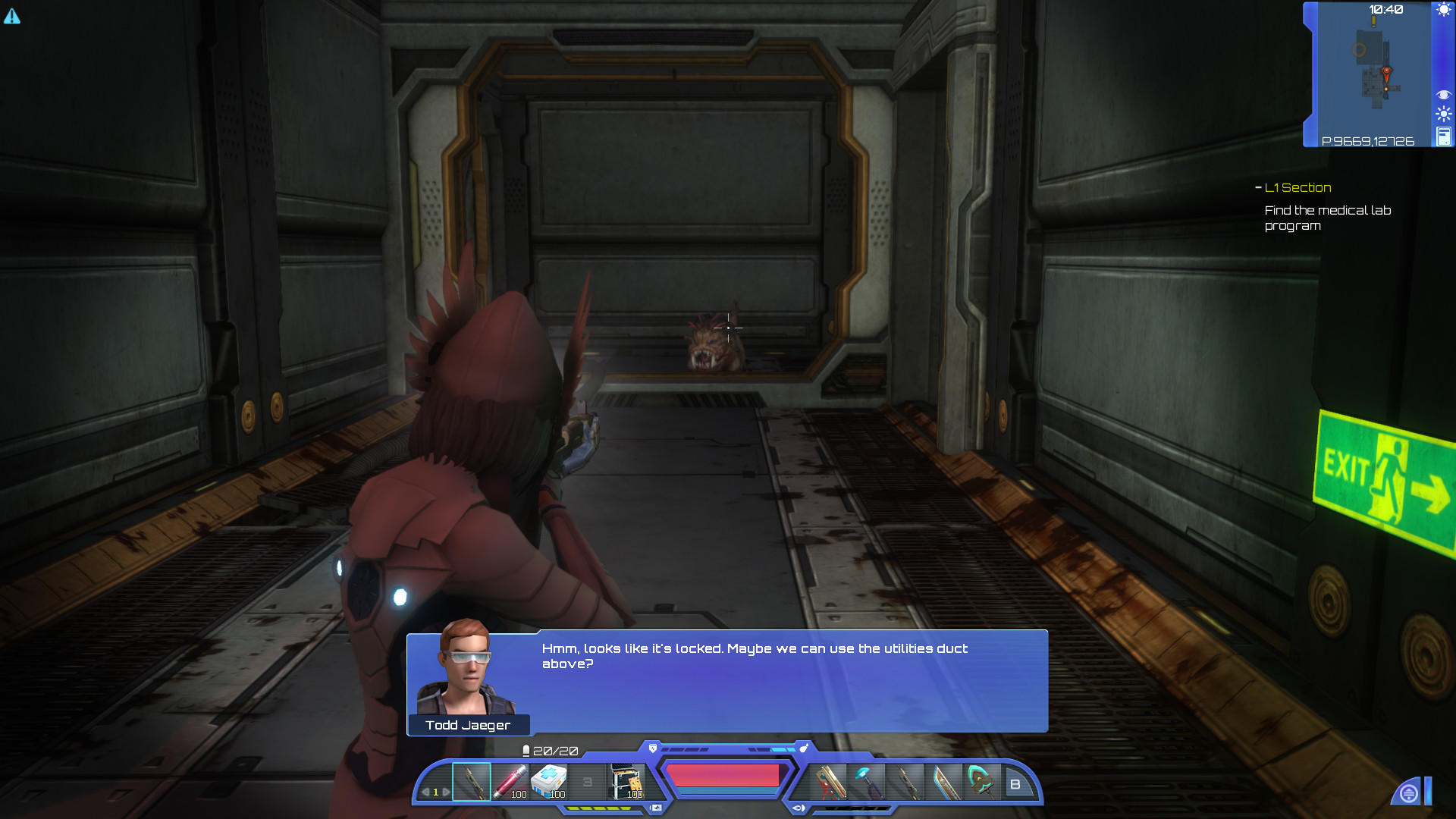Toggle the eye sensor on the minimap edge
Image resolution: width=1456 pixels, height=819 pixels.
coord(1444,94)
